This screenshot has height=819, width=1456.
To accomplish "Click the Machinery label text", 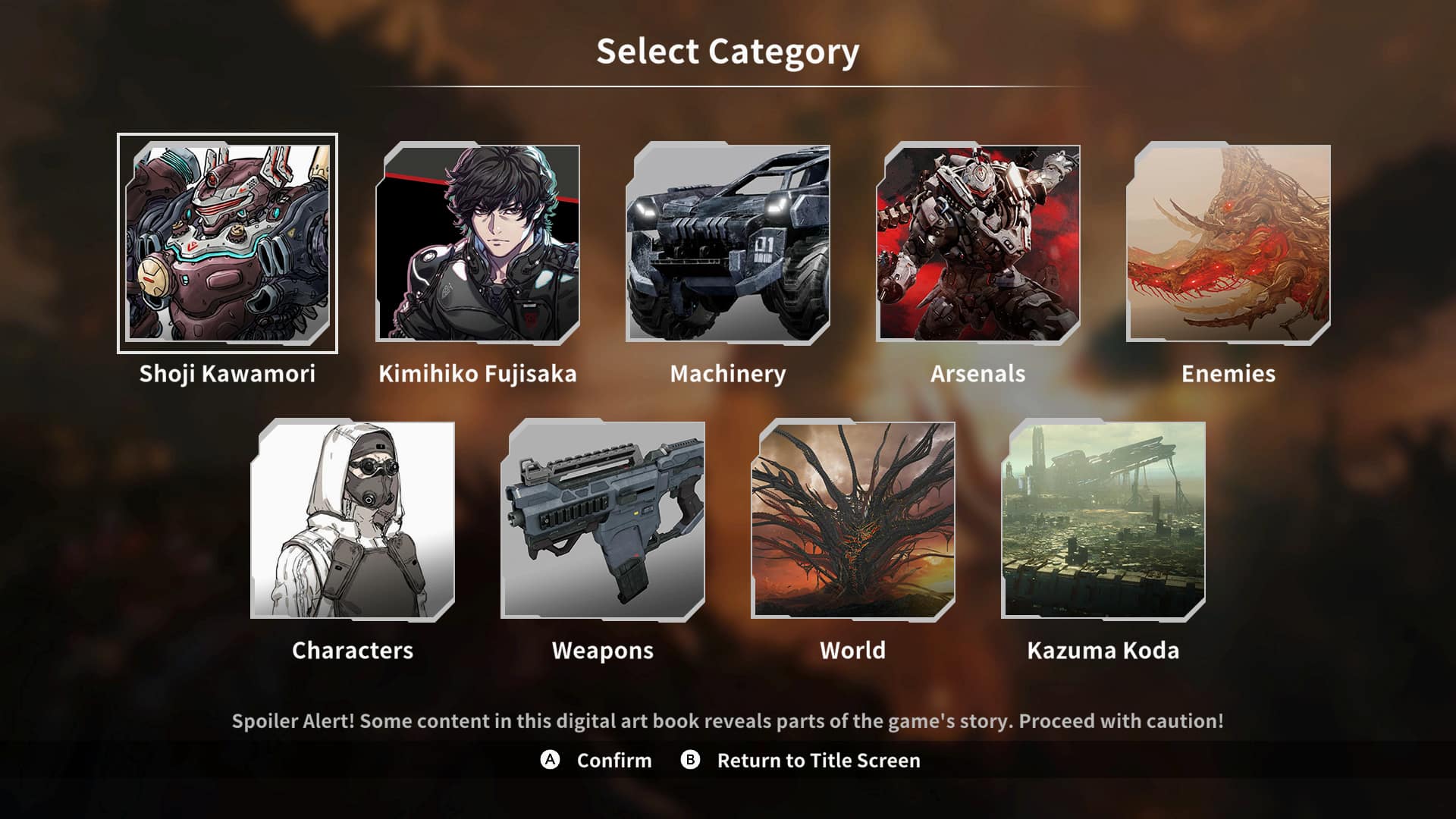I will [x=728, y=373].
